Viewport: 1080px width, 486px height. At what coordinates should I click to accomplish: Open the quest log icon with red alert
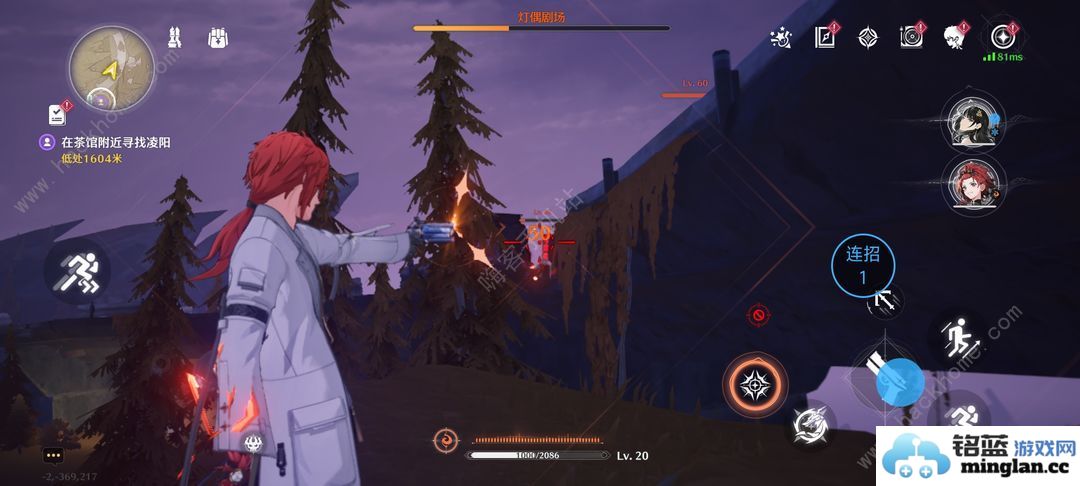coord(57,114)
